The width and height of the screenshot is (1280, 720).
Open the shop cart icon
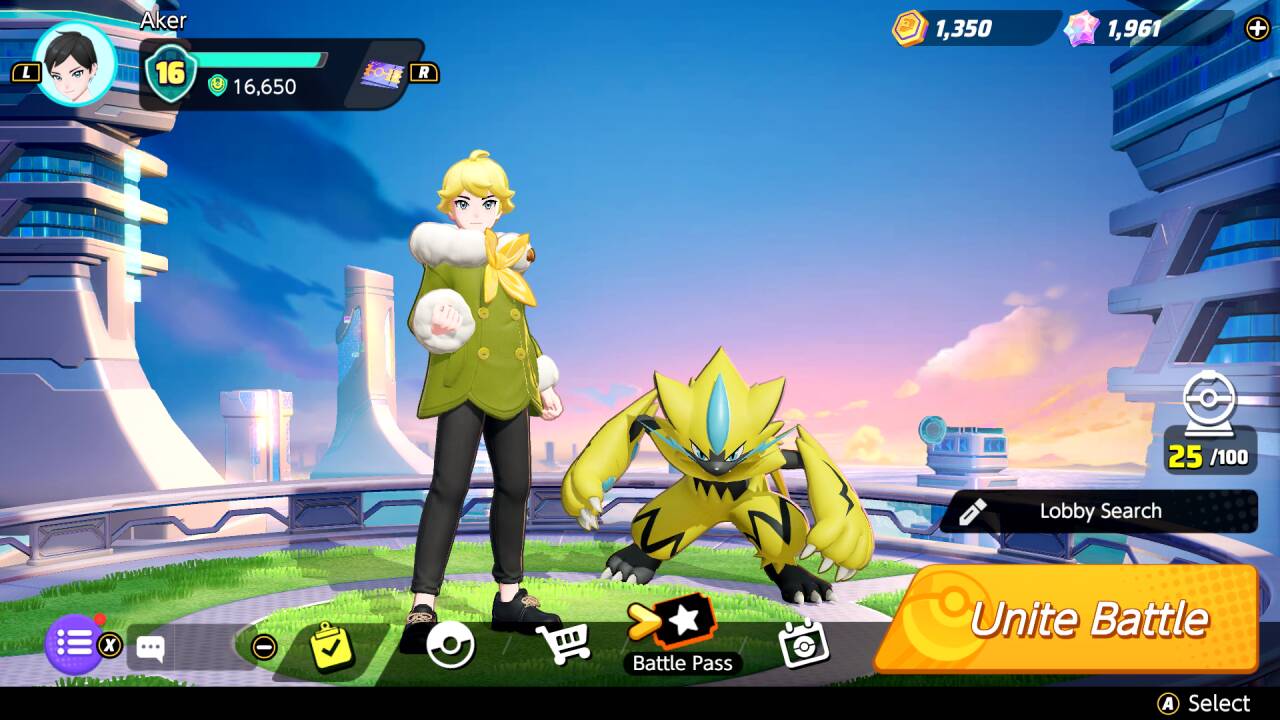(562, 643)
